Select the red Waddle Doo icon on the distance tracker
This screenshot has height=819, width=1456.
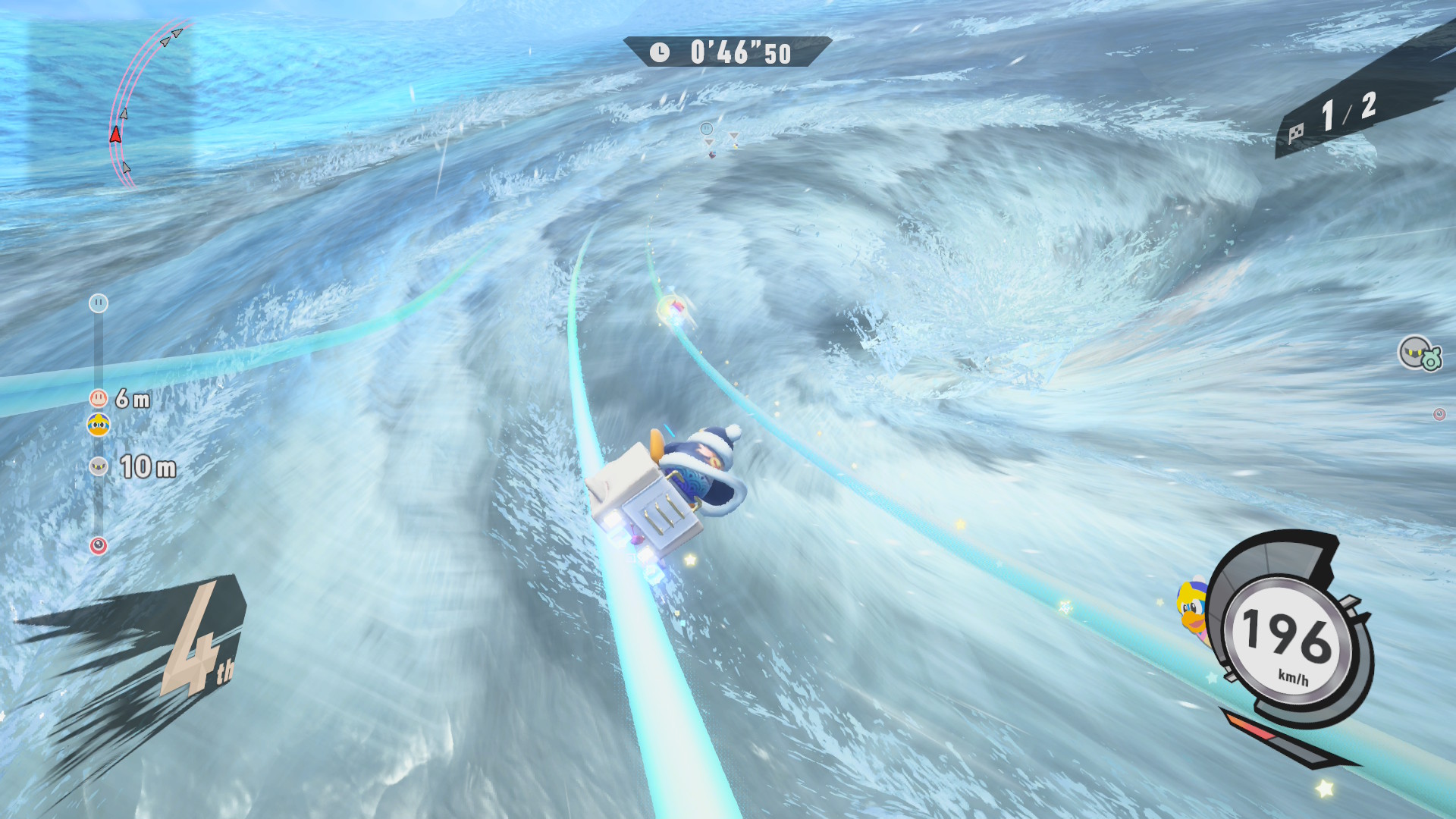click(x=99, y=546)
